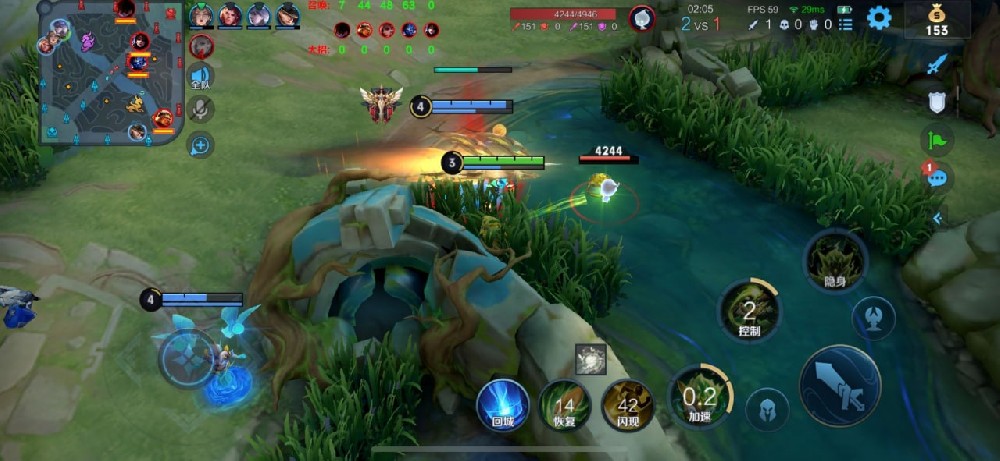
Task: Toggle the muted microphone button
Action: pyautogui.click(x=201, y=110)
